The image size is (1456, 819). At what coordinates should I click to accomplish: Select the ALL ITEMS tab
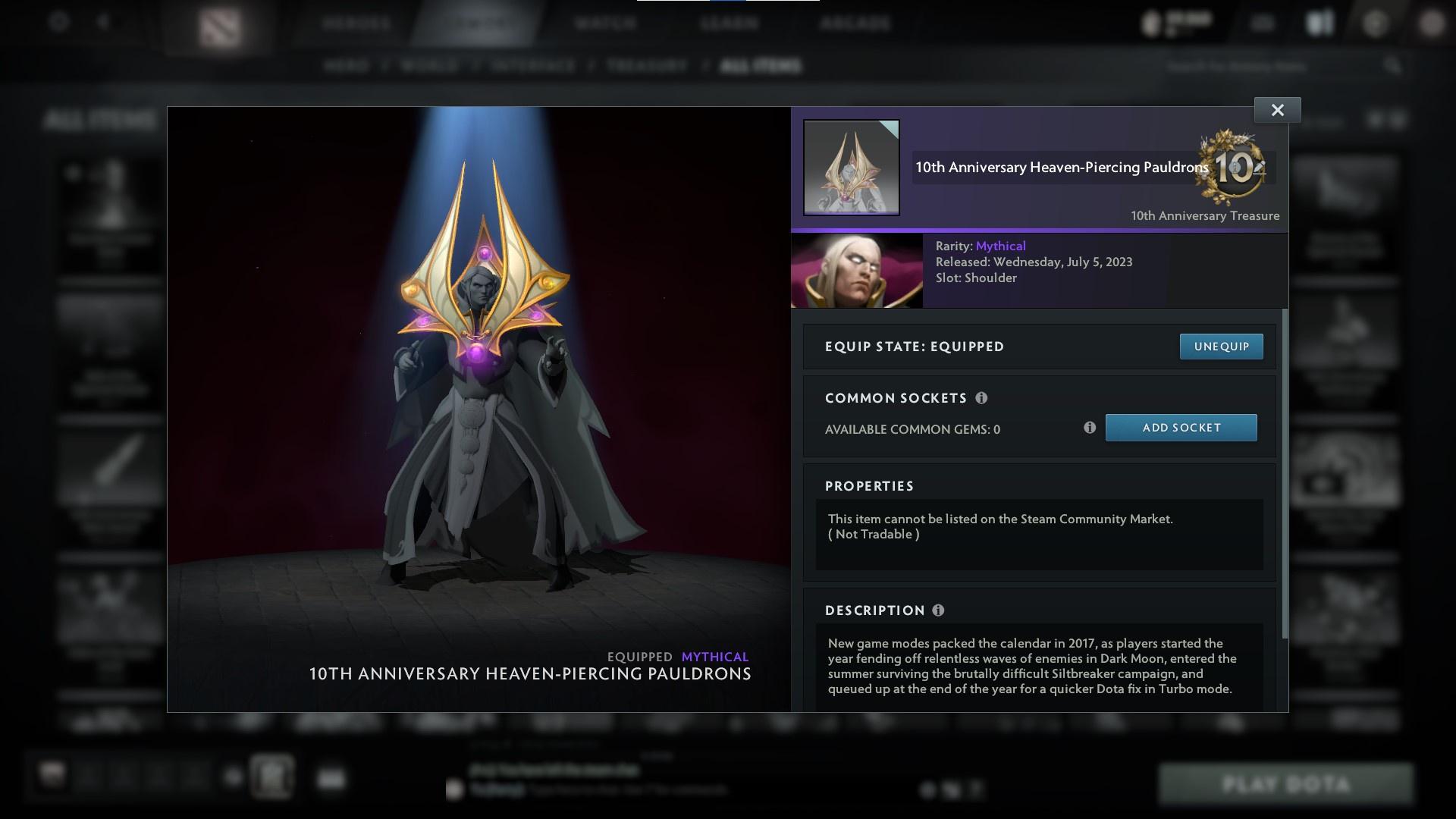(761, 66)
